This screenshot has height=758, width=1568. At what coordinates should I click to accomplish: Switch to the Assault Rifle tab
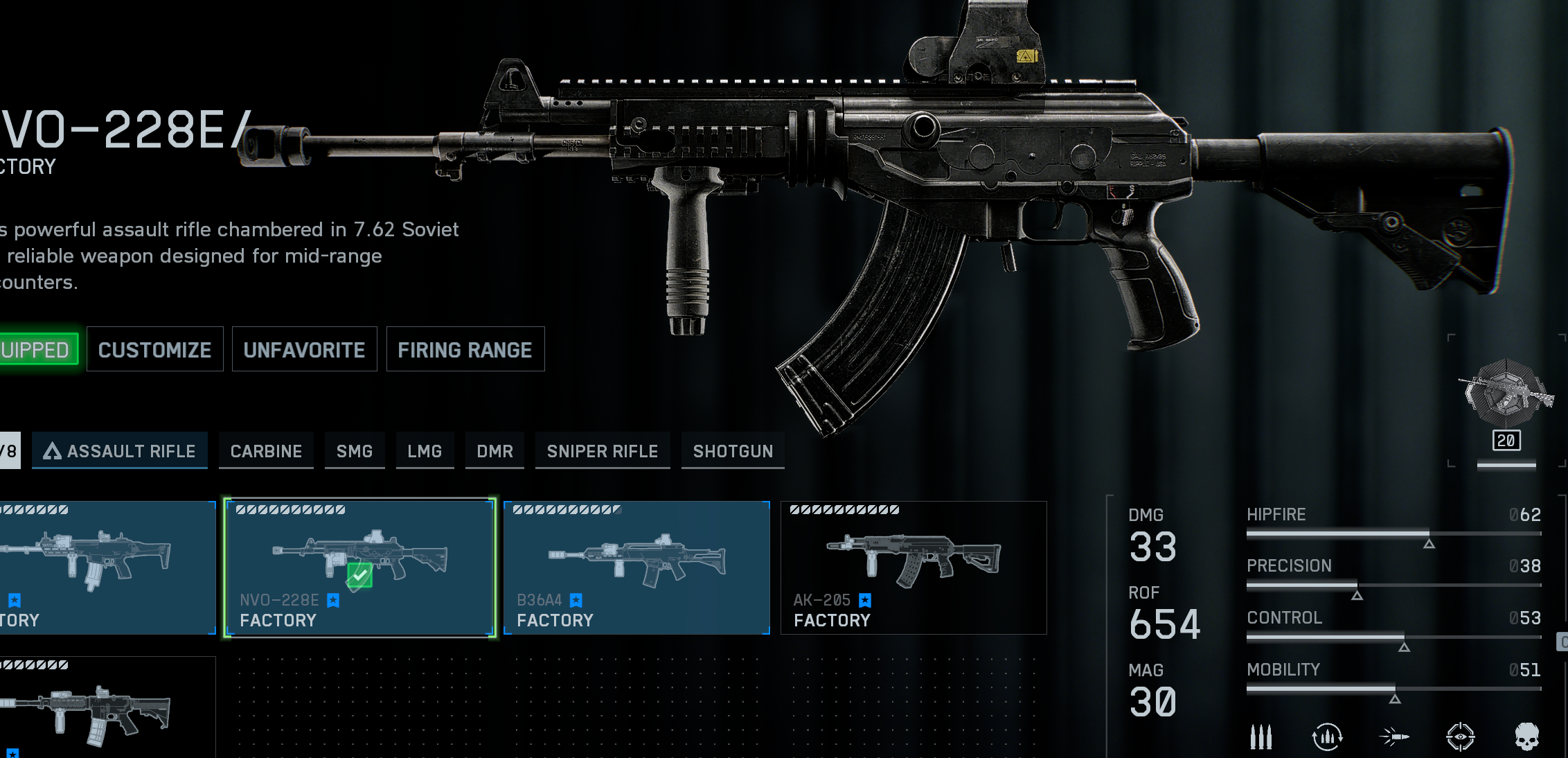[x=120, y=451]
